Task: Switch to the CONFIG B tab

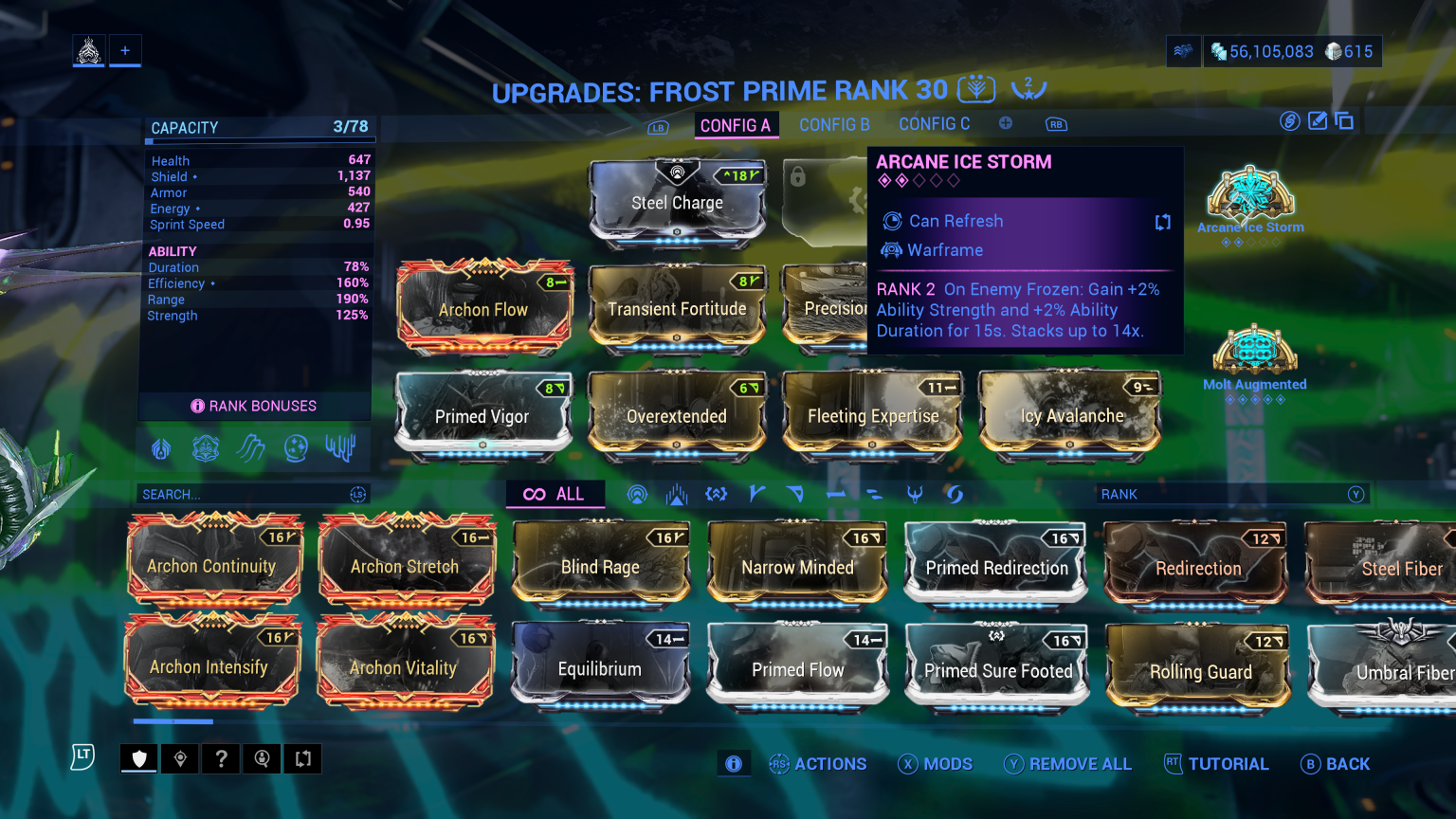Action: (834, 124)
